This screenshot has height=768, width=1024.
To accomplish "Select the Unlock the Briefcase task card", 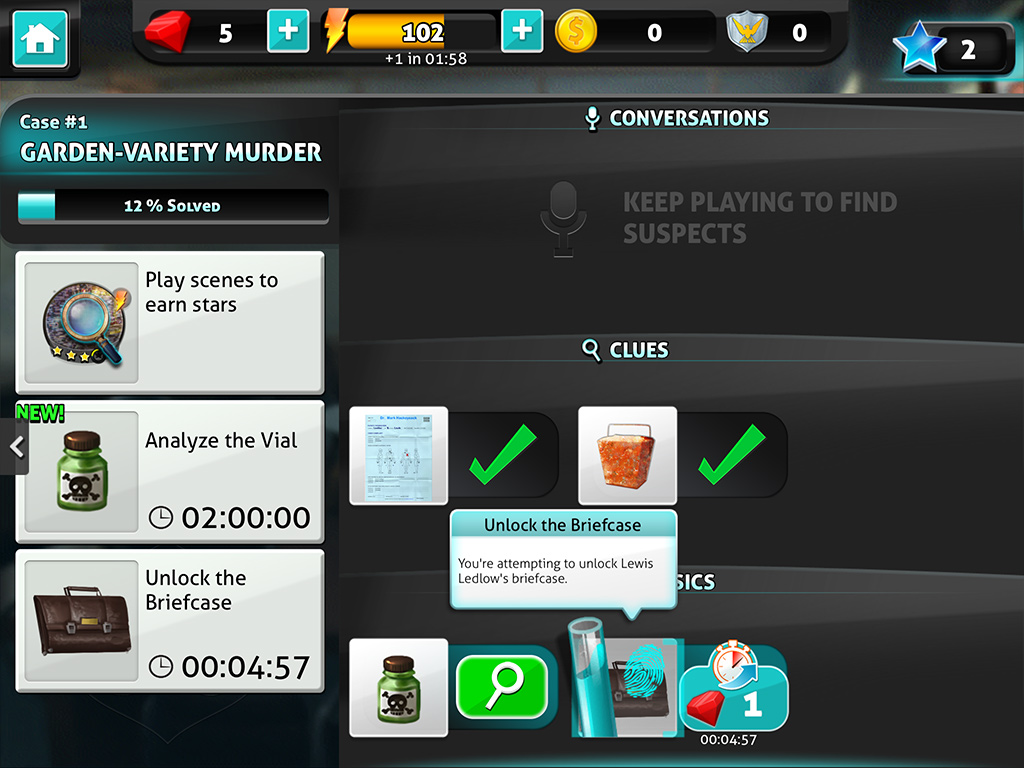I will coord(170,620).
